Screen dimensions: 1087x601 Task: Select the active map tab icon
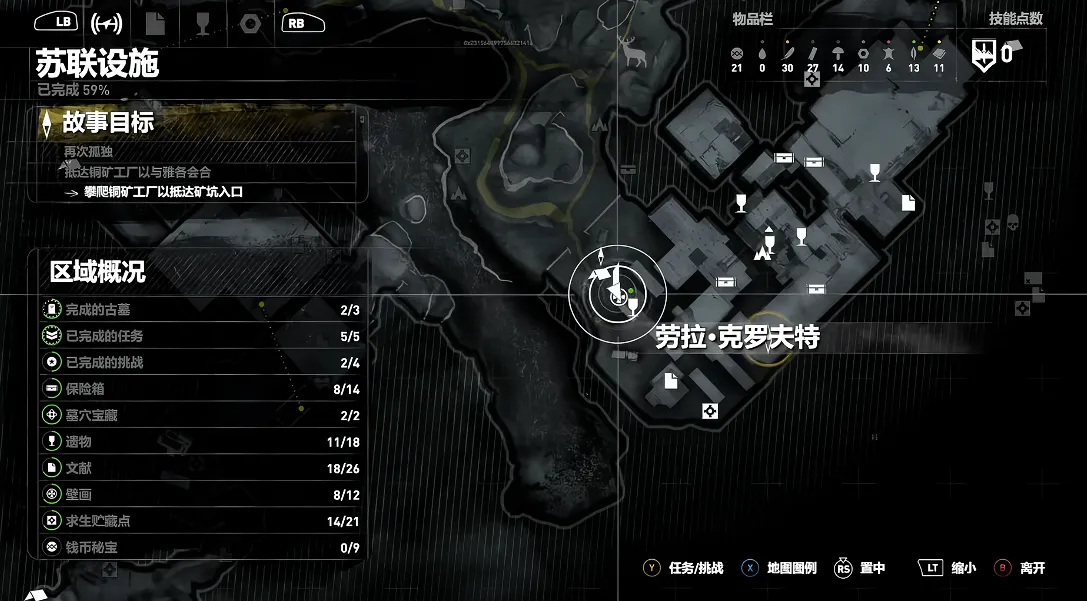point(106,23)
